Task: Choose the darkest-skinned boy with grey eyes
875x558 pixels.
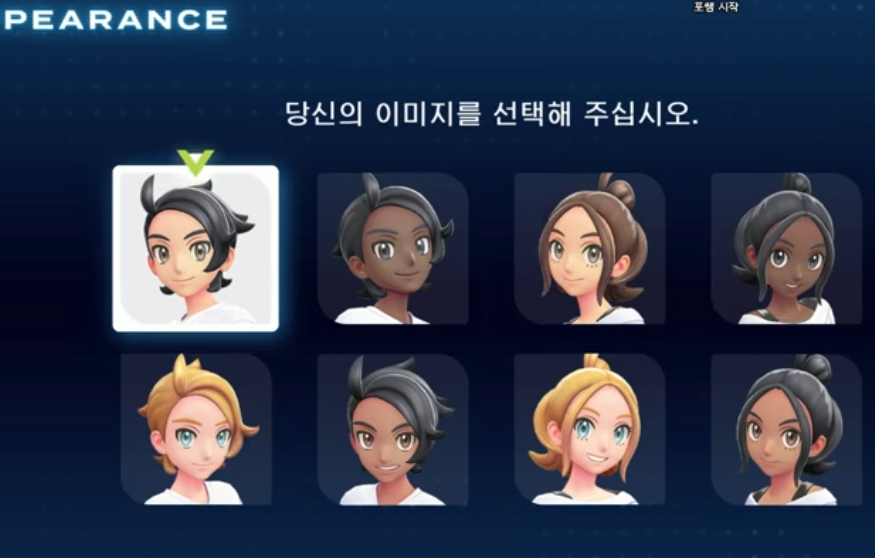Action: [x=392, y=249]
